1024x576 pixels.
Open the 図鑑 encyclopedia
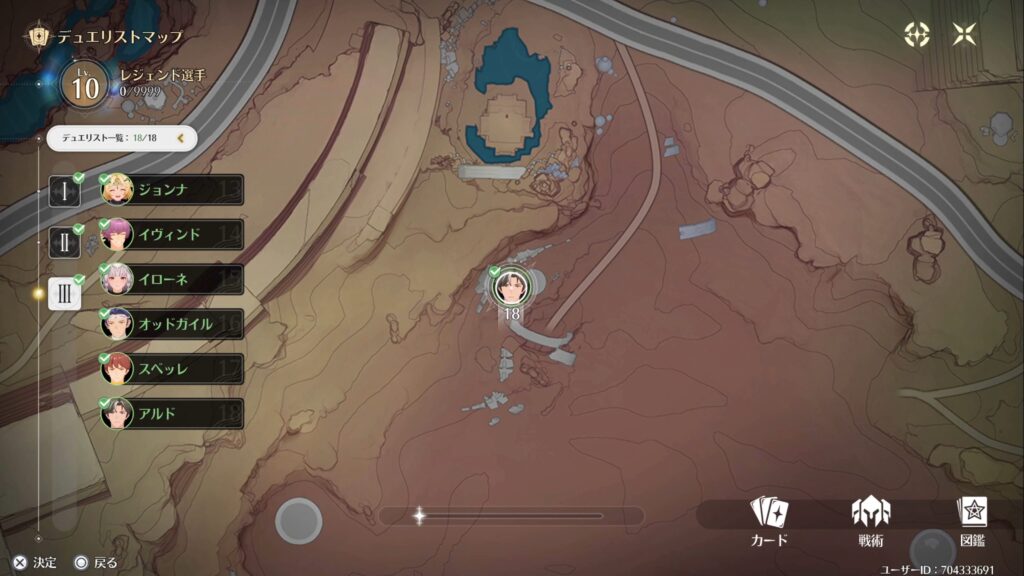coord(971,521)
